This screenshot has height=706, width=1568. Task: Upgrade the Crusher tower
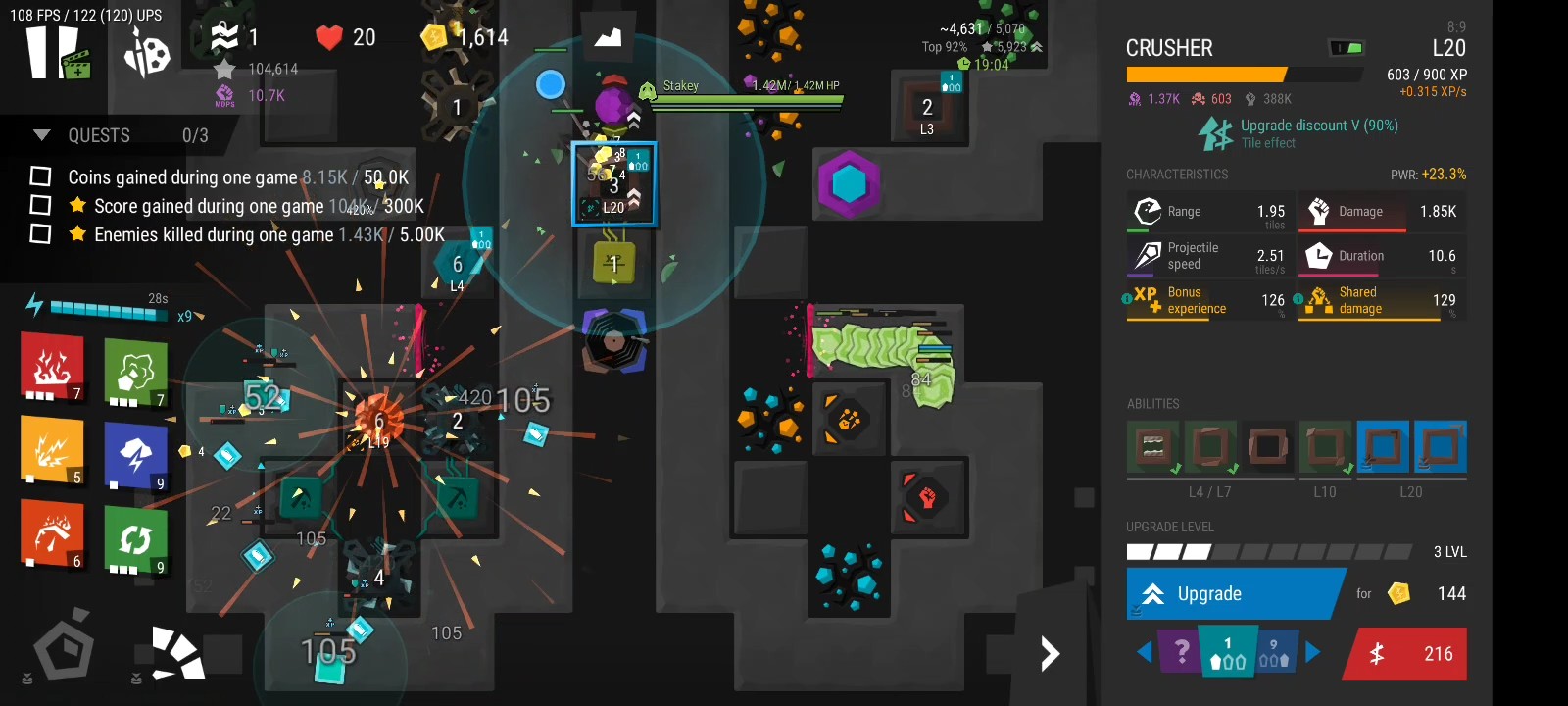coord(1233,593)
